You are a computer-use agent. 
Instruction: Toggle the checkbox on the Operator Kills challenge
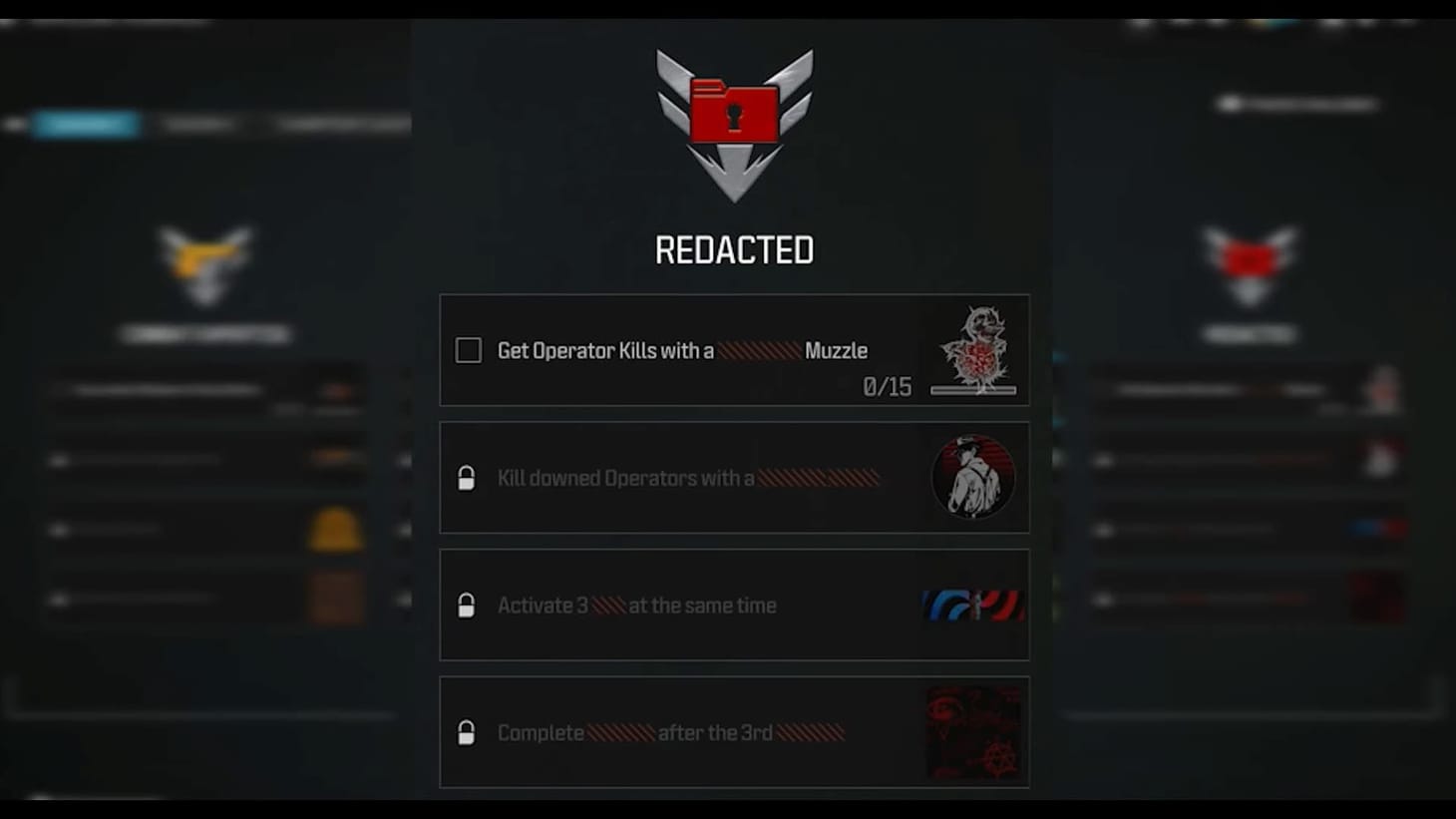(468, 350)
